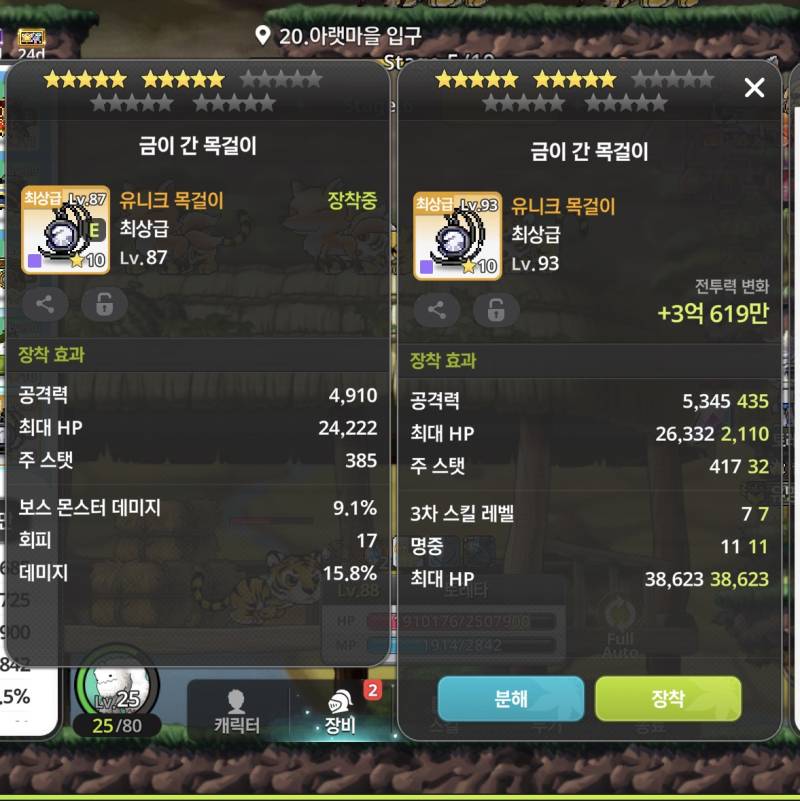This screenshot has height=801, width=800.
Task: Equip the necklace with the 장착 button
Action: pos(667,698)
